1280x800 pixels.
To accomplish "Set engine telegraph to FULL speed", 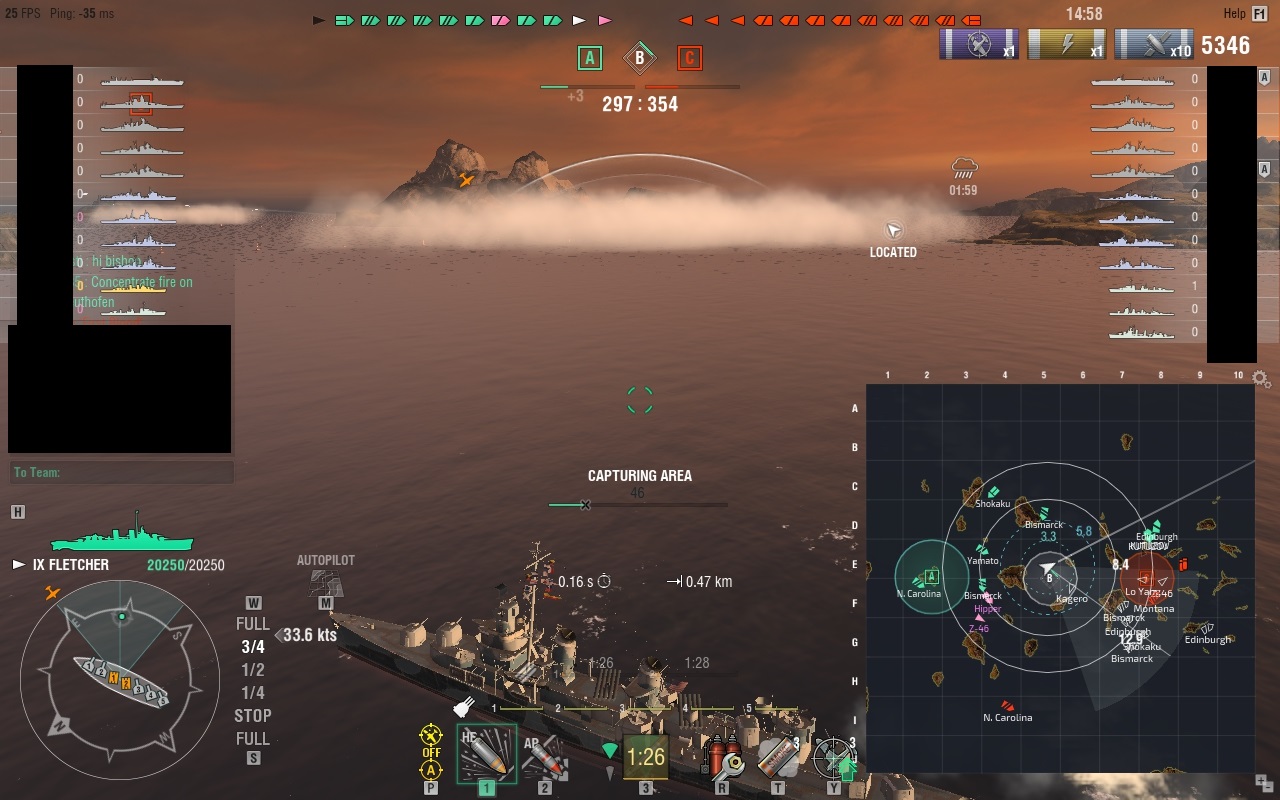I will coord(252,623).
